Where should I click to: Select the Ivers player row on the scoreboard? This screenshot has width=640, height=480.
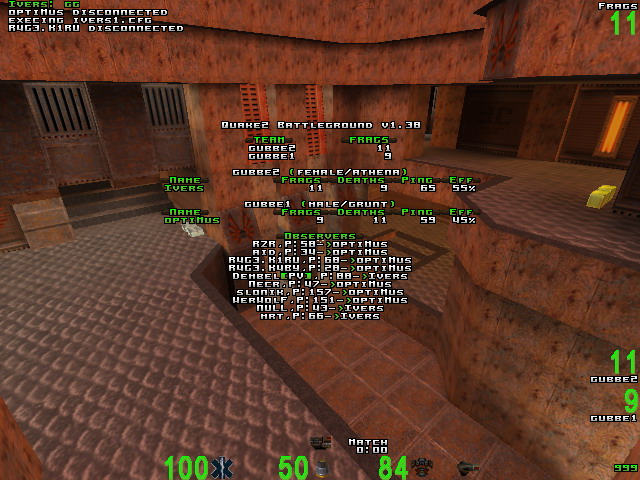click(318, 188)
